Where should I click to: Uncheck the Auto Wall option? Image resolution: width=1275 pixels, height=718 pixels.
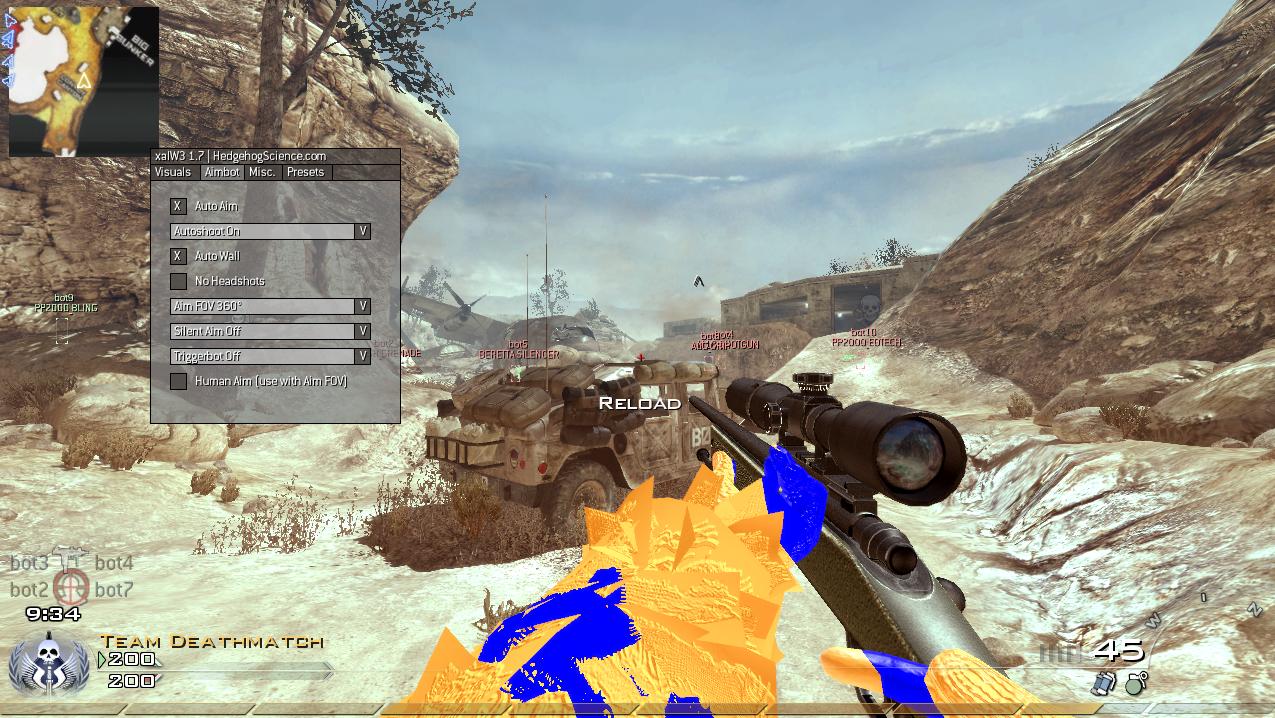(178, 256)
